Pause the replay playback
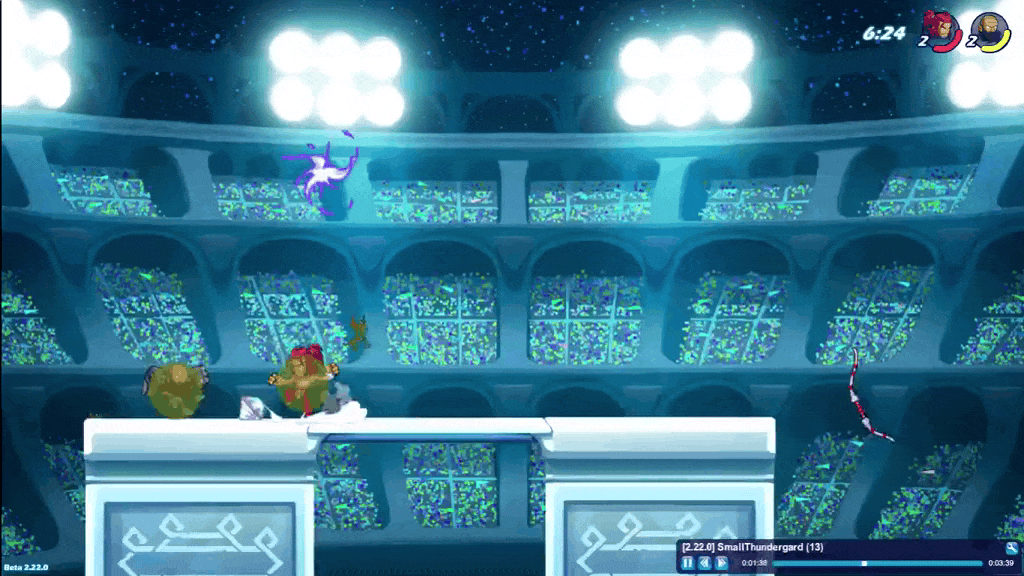1024x576 pixels. pos(688,563)
